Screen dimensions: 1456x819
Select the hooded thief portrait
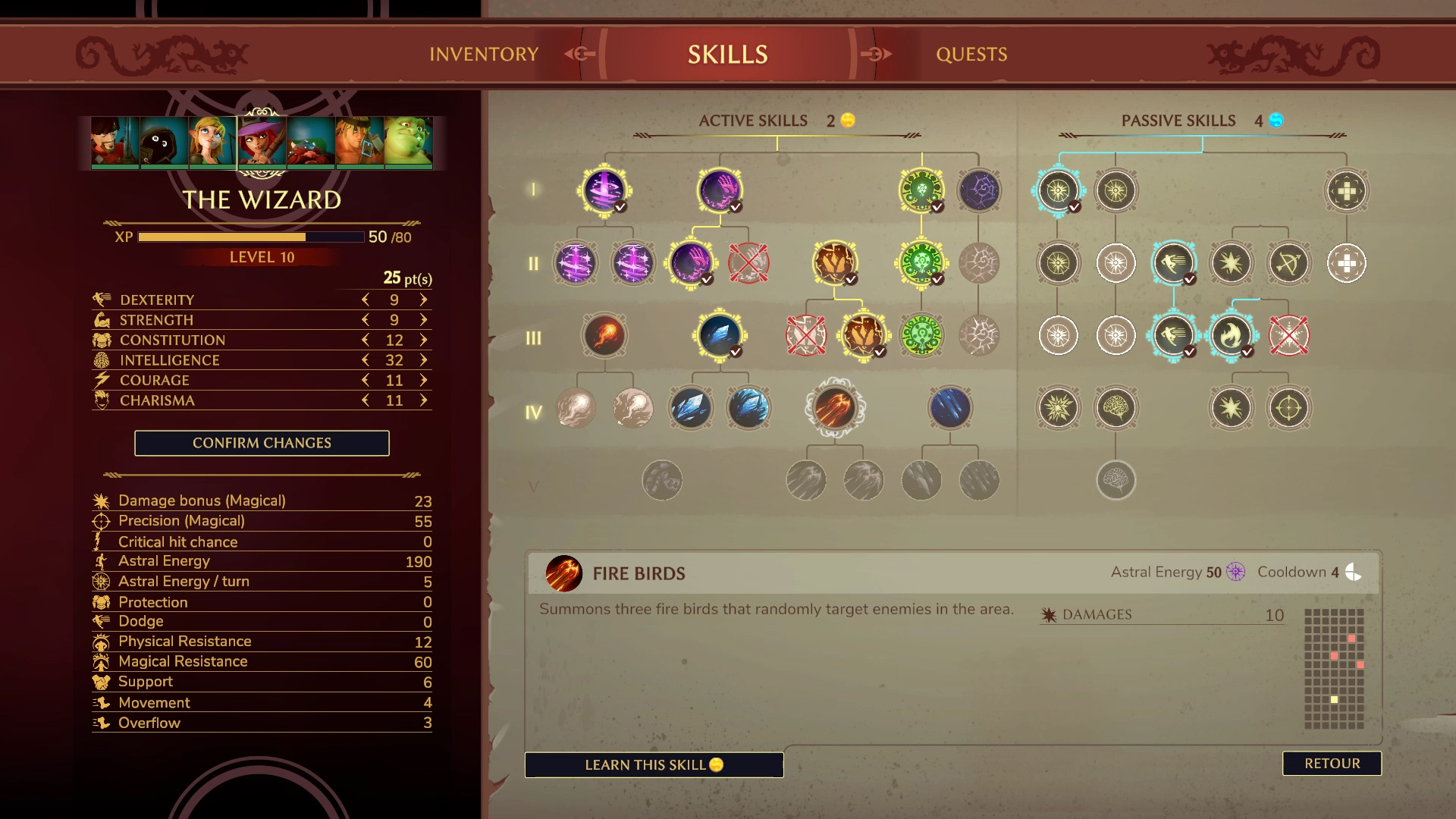pyautogui.click(x=164, y=141)
